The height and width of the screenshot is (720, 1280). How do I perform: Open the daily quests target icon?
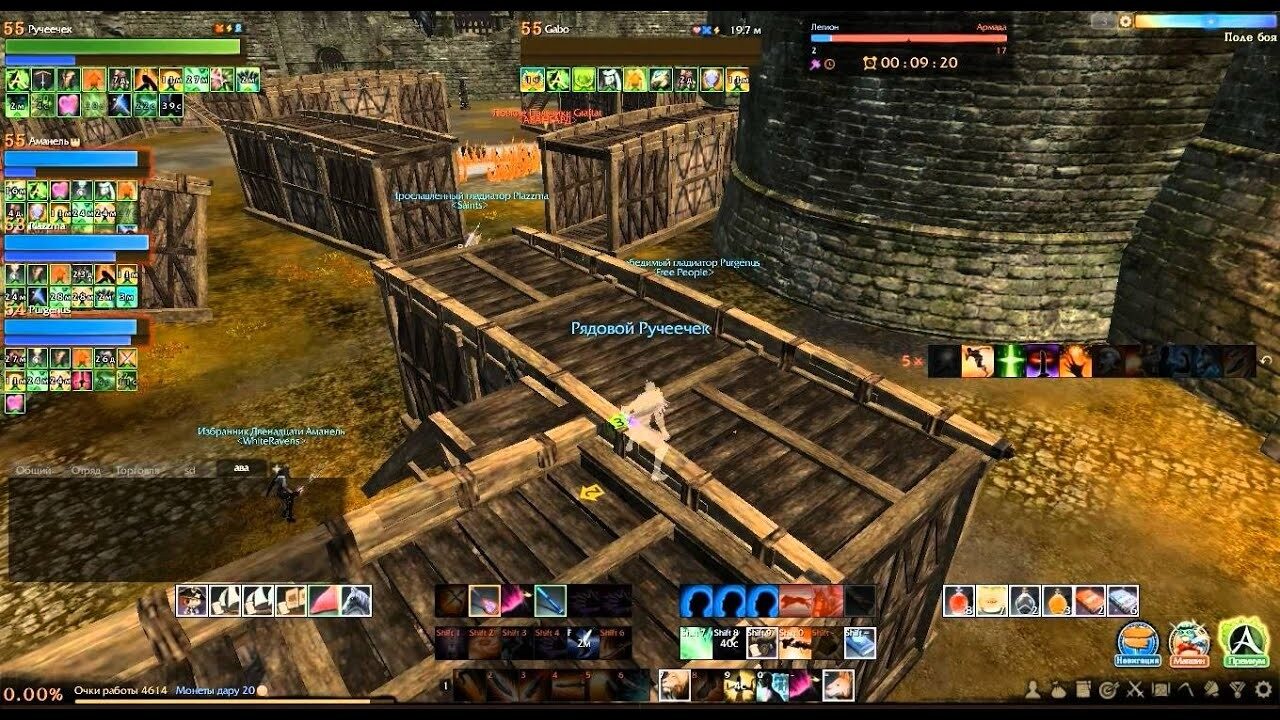click(1107, 690)
